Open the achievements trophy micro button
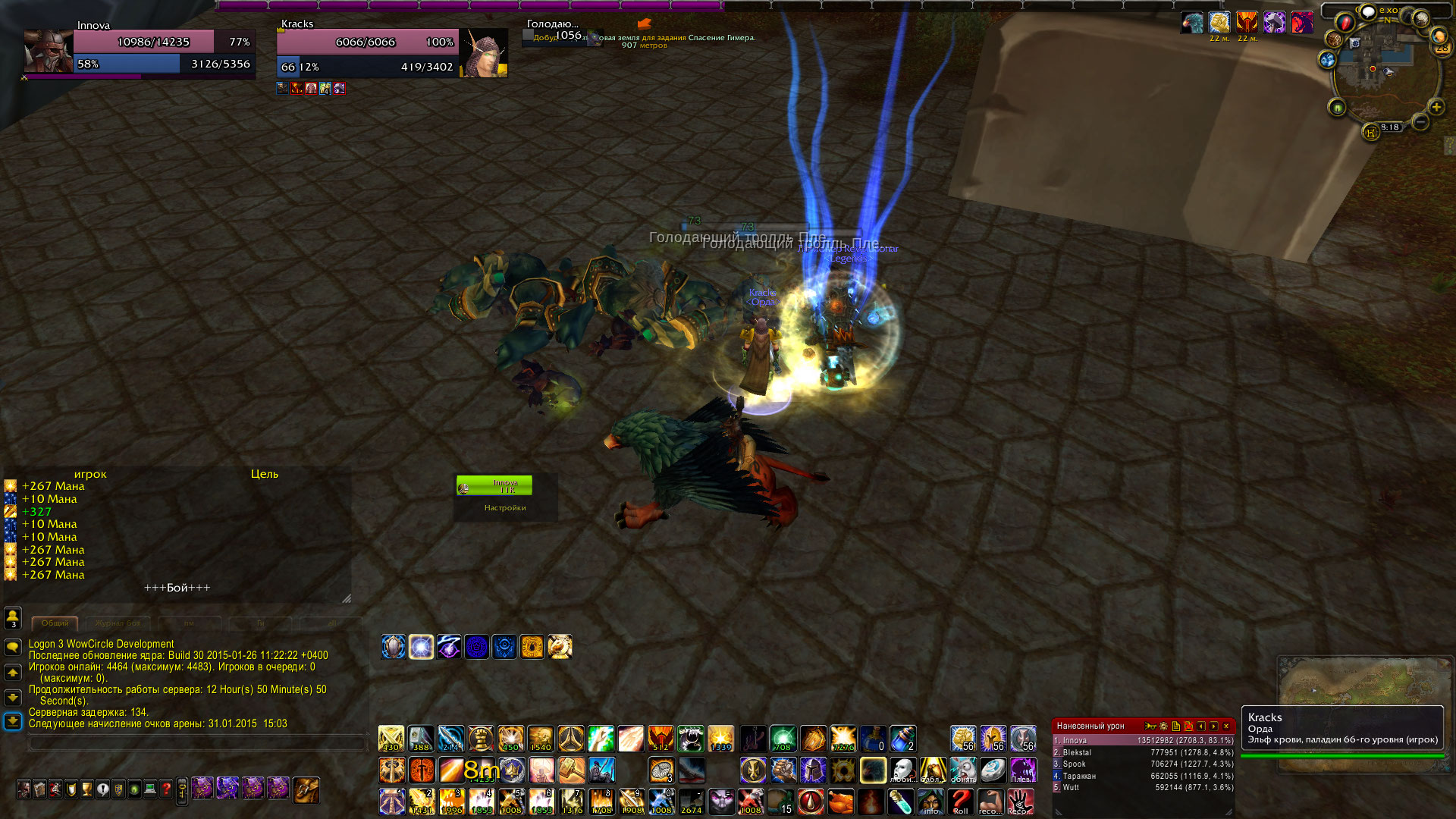Viewport: 1456px width, 819px height. coord(86,789)
